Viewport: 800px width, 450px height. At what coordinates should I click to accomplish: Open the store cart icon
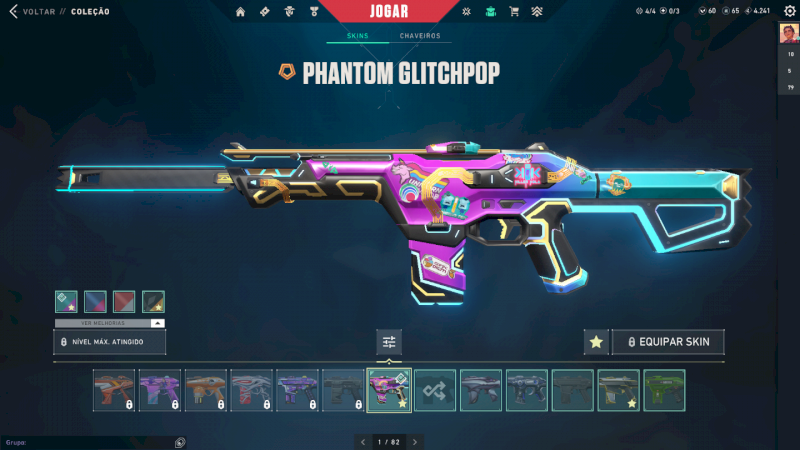click(x=514, y=12)
